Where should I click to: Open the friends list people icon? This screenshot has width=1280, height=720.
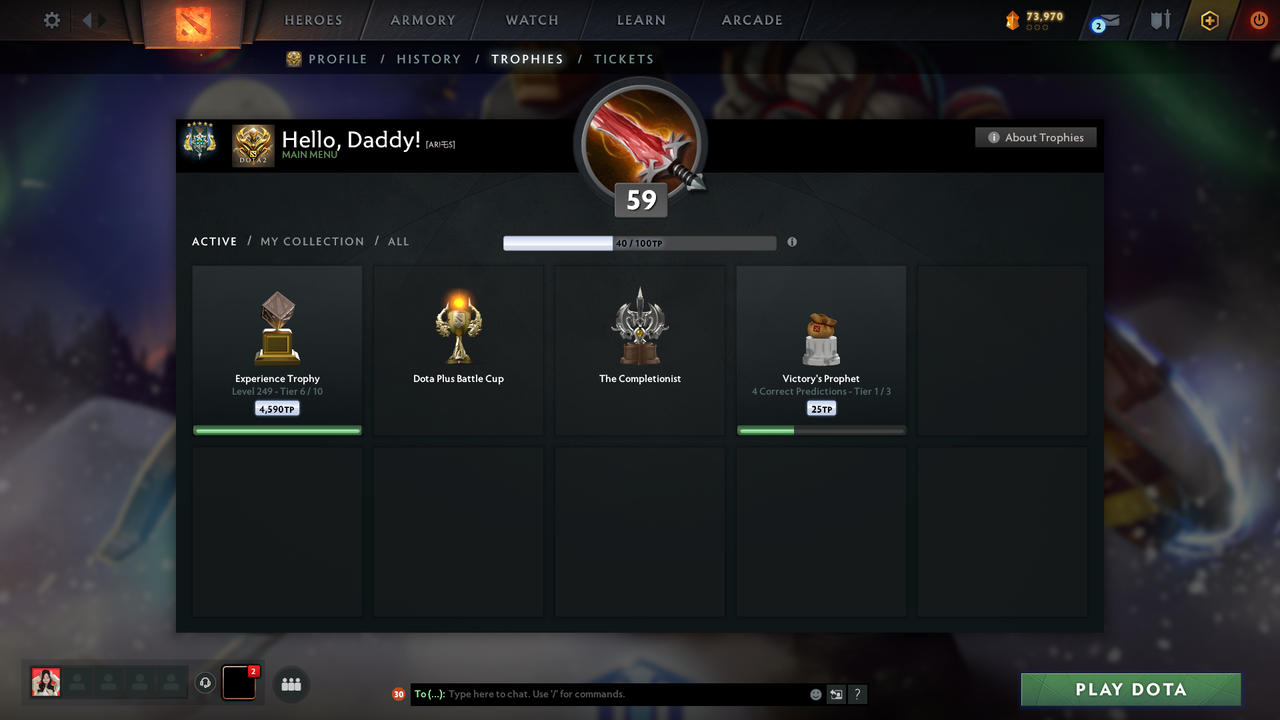290,684
